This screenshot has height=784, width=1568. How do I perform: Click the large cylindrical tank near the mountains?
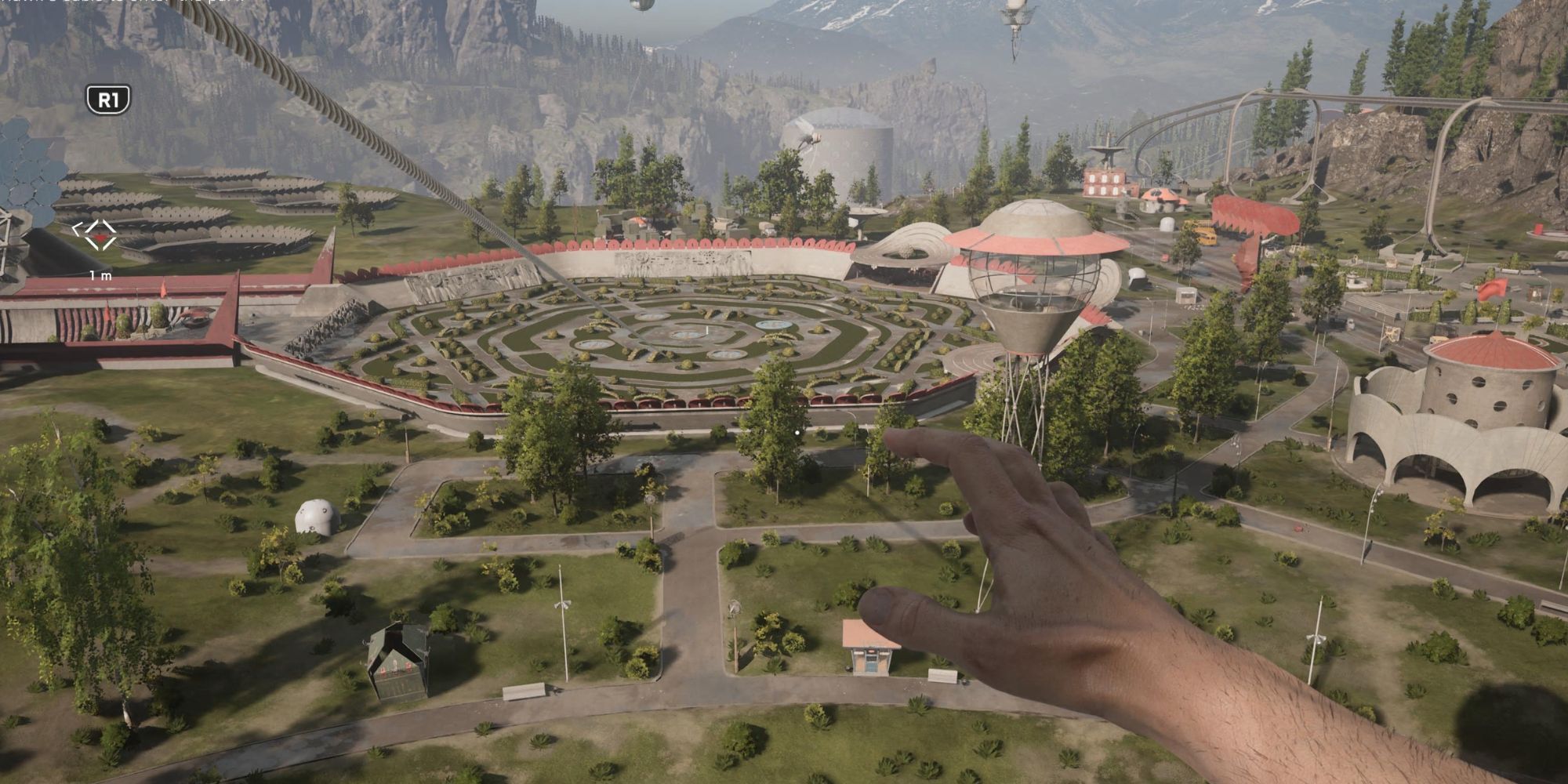pos(843,149)
